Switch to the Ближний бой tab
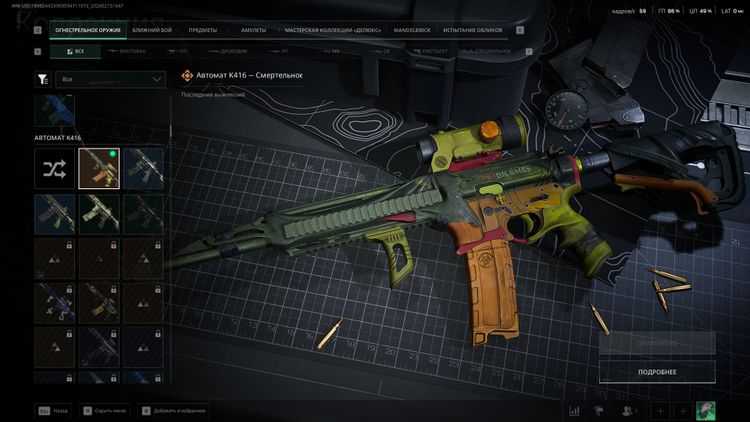The height and width of the screenshot is (422, 750). 152,30
